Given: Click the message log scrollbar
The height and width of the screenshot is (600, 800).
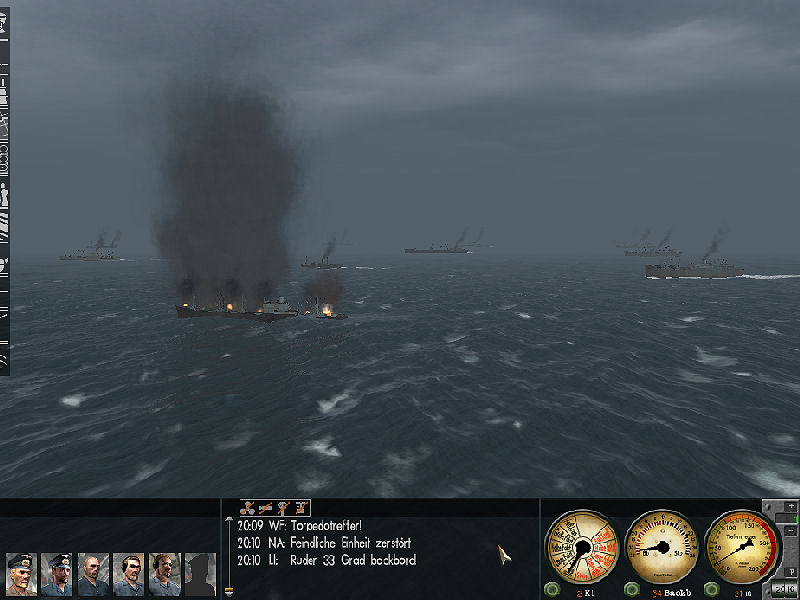Looking at the screenshot, I should coord(229,556).
